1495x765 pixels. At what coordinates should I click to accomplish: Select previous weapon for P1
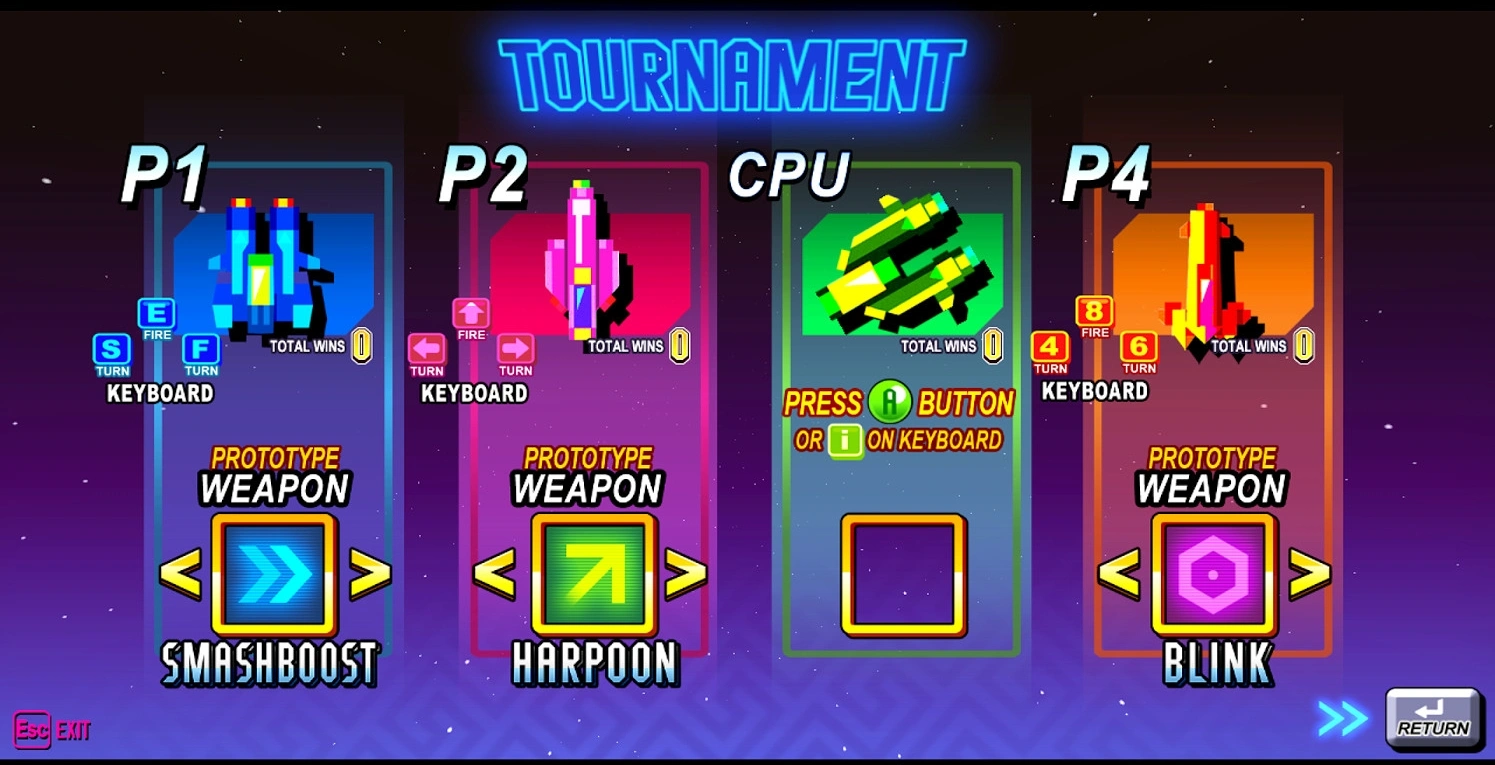click(181, 574)
